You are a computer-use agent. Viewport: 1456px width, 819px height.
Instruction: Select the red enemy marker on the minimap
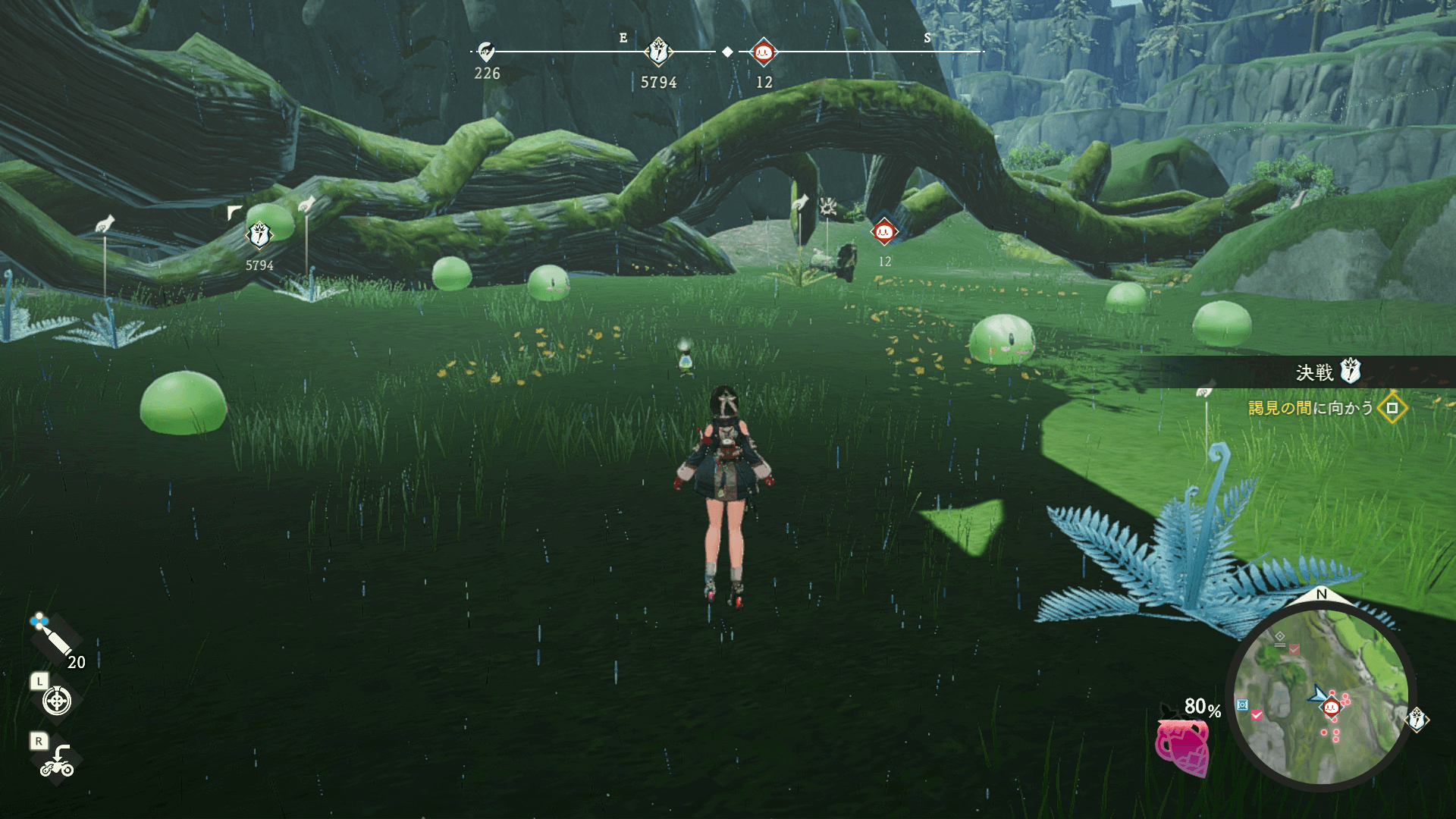coord(1331,708)
